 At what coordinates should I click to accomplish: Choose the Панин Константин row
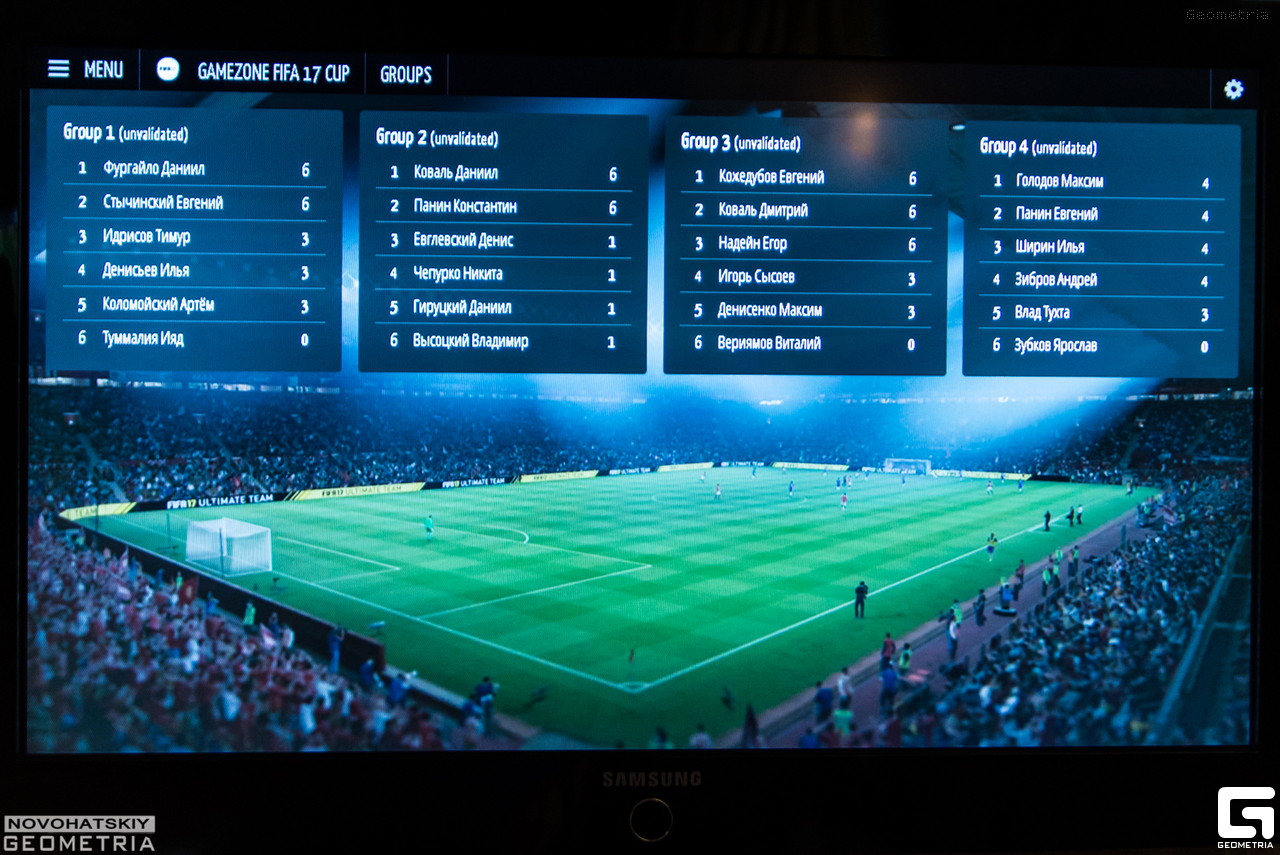tap(466, 207)
